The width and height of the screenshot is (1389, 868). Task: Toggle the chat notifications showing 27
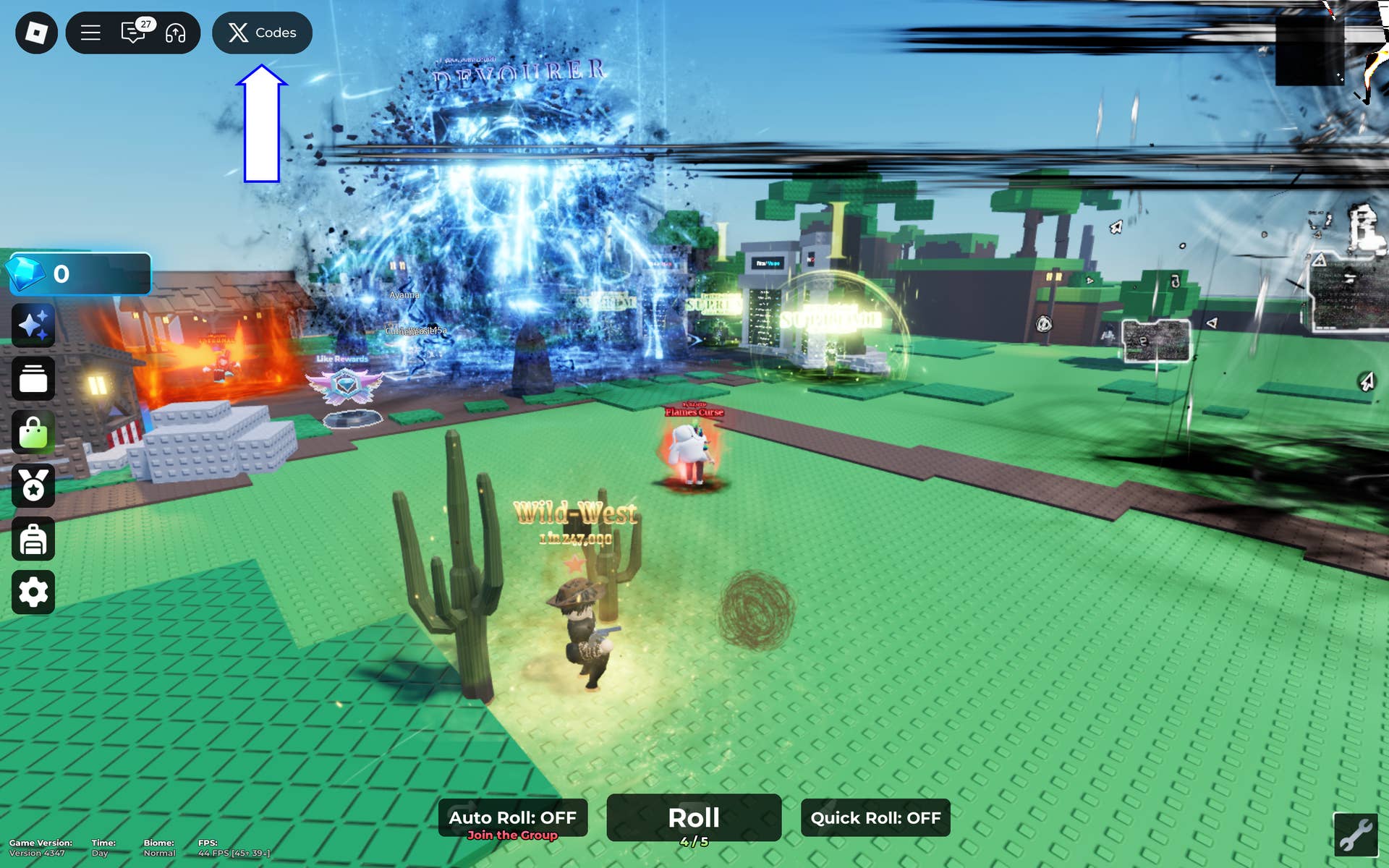(145, 23)
